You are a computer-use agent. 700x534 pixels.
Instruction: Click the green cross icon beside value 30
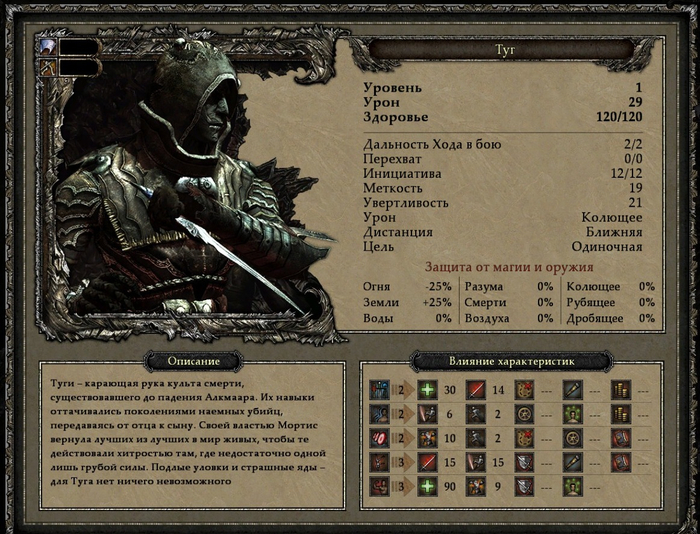click(427, 389)
